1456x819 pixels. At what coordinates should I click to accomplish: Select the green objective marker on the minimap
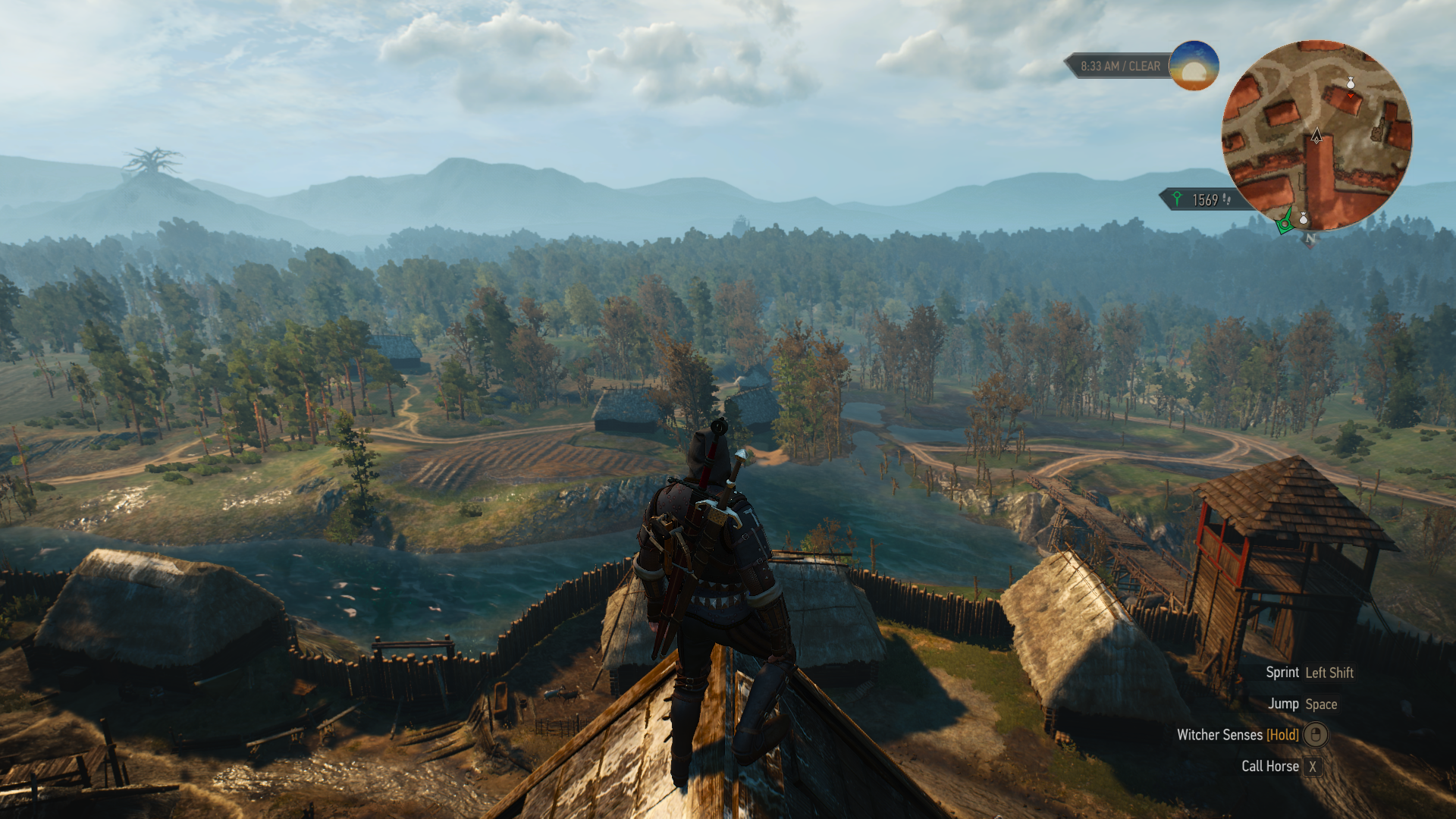pyautogui.click(x=1284, y=224)
